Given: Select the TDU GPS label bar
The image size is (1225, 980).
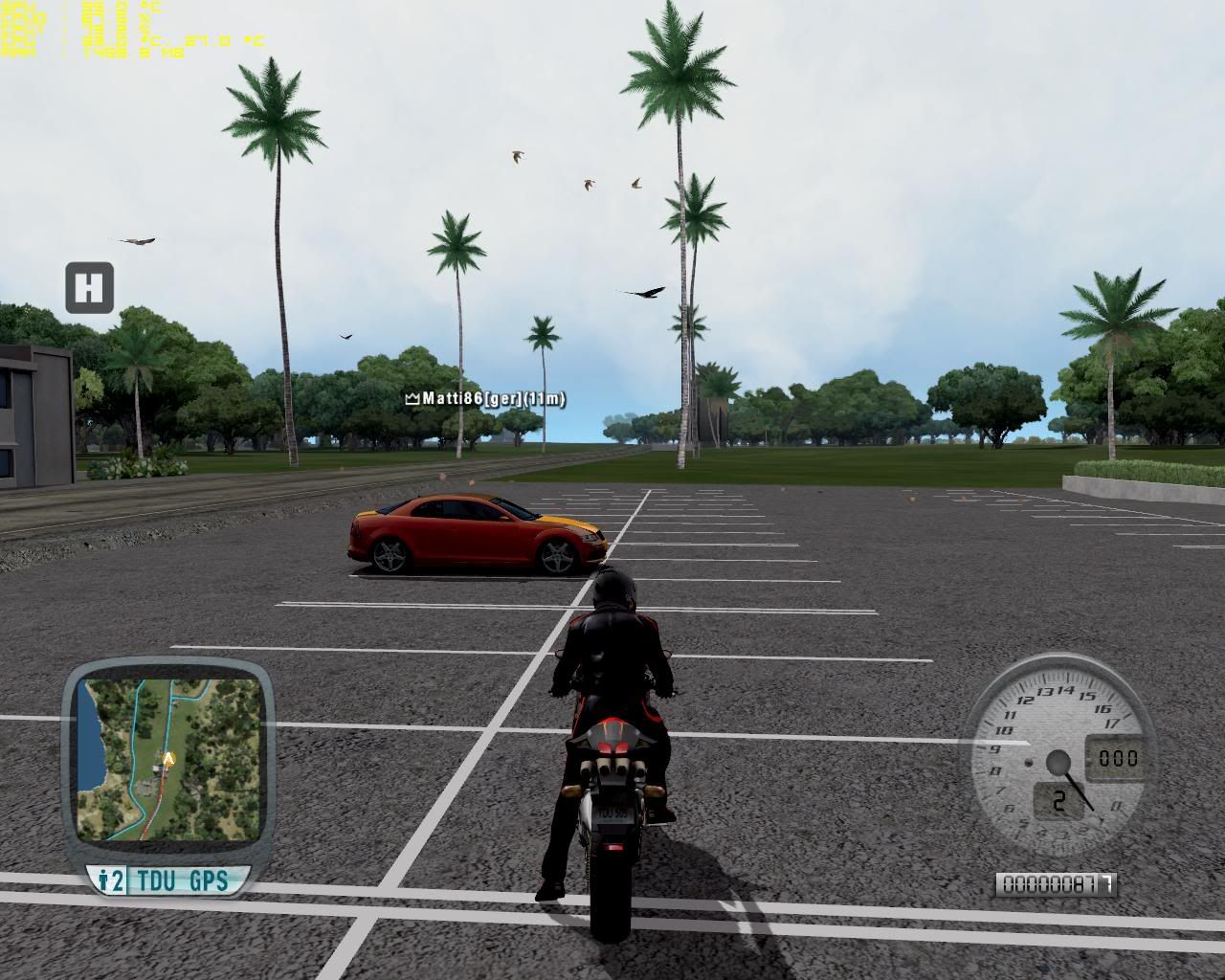Looking at the screenshot, I should click(x=169, y=880).
